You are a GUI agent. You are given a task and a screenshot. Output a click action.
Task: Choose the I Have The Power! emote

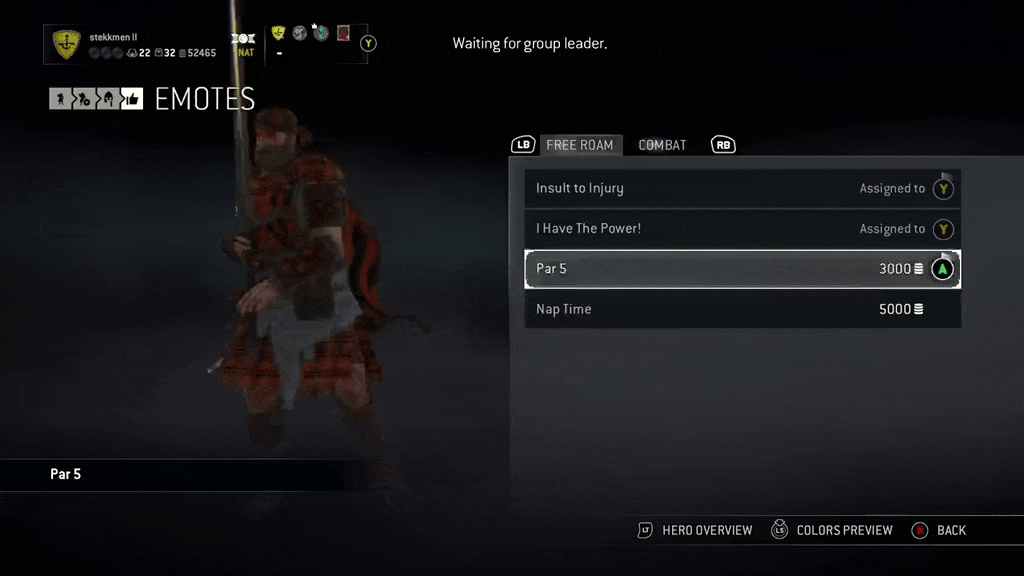click(x=742, y=229)
